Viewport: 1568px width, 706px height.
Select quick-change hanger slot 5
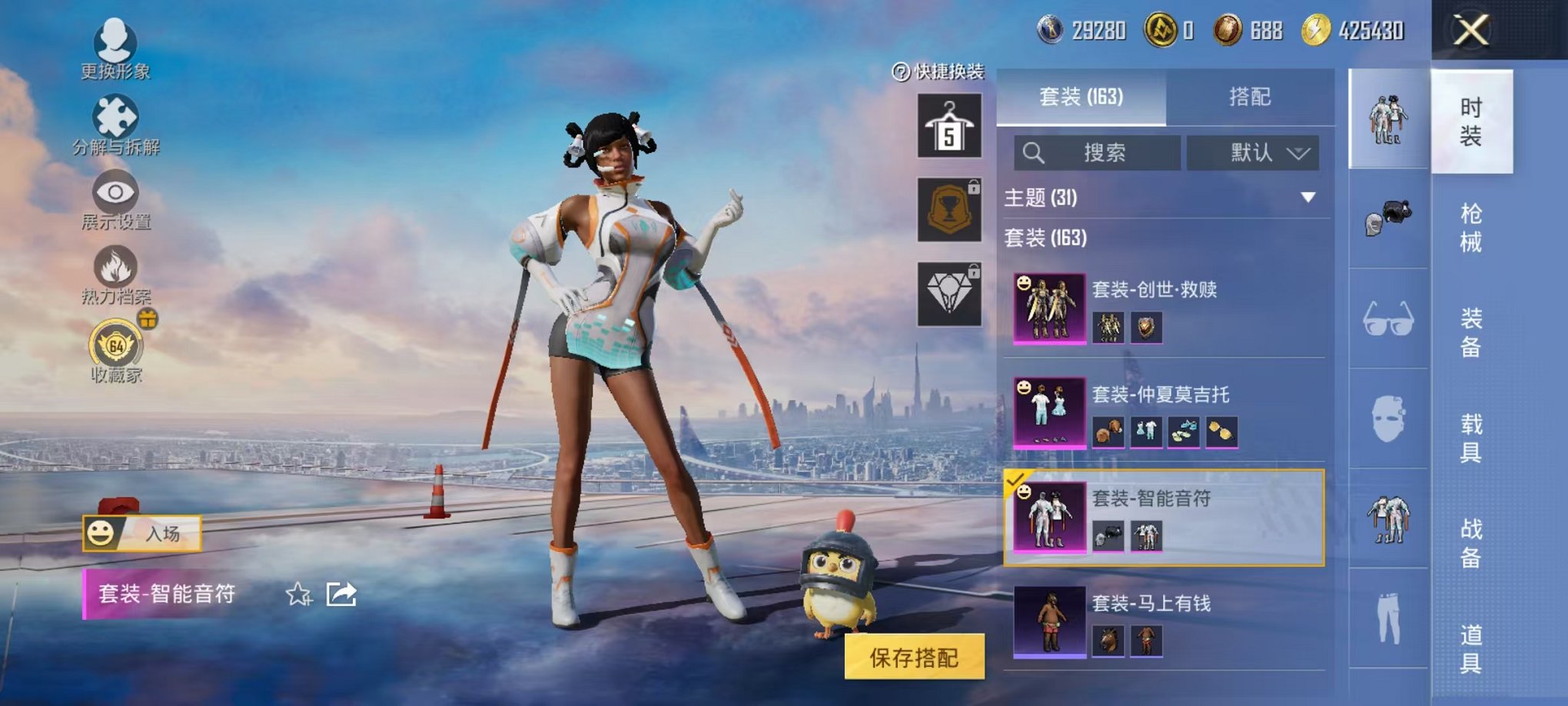(948, 125)
